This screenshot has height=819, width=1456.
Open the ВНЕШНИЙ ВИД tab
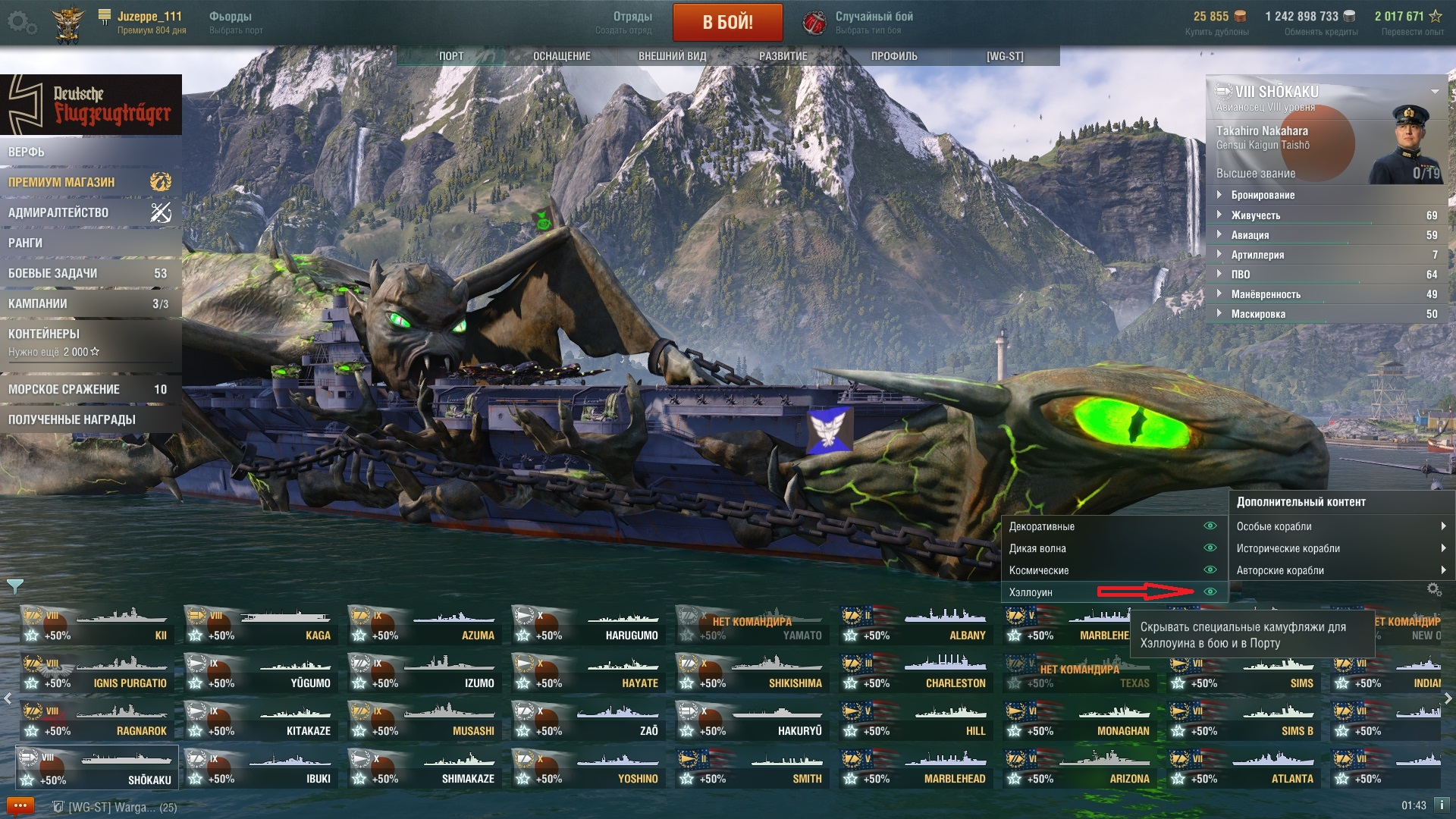tap(672, 56)
